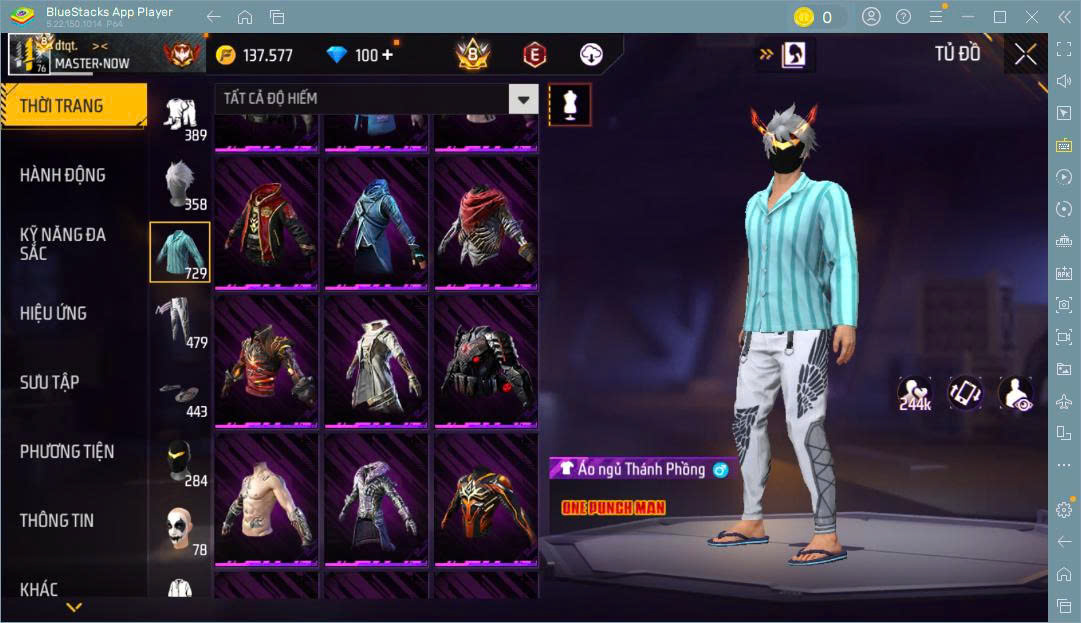Select the white hair subcategory icon
The width and height of the screenshot is (1081, 623).
180,182
